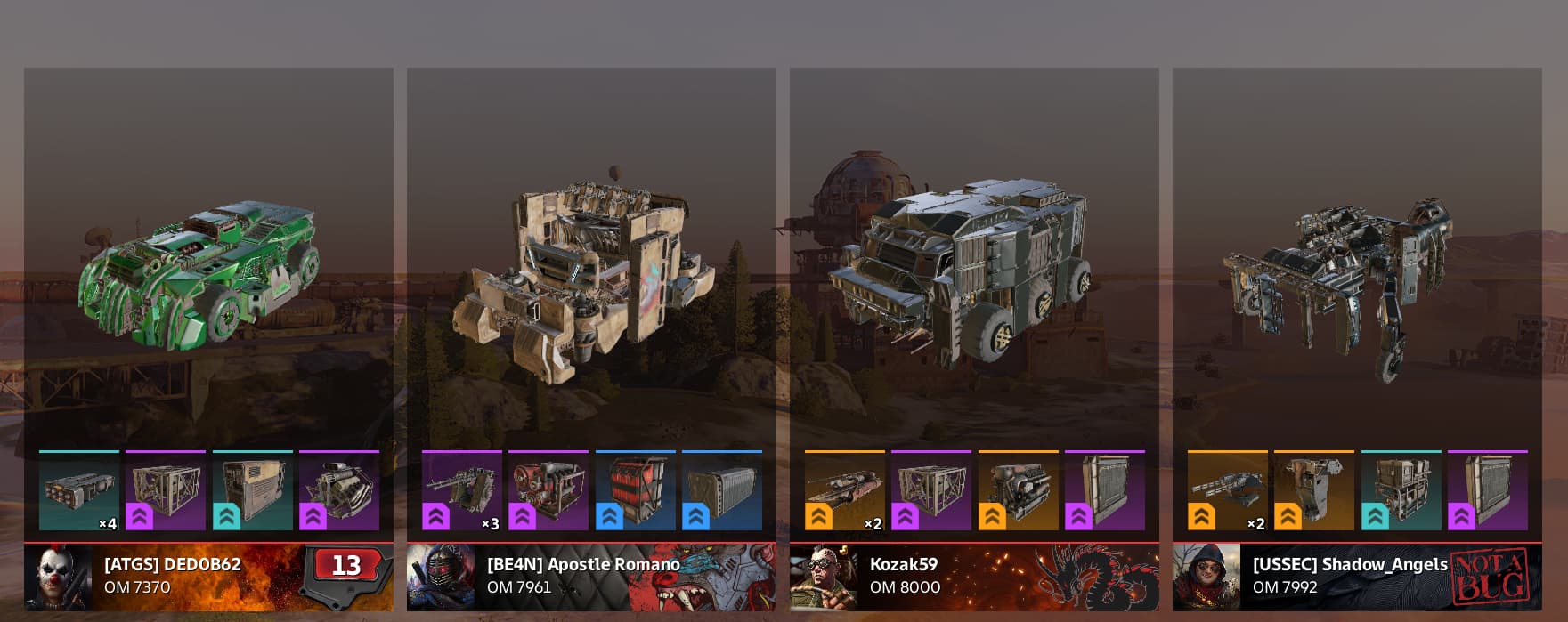Viewport: 1568px width, 622px height.
Task: Select Apostle Romano's purple gun part icon
Action: pos(461,490)
